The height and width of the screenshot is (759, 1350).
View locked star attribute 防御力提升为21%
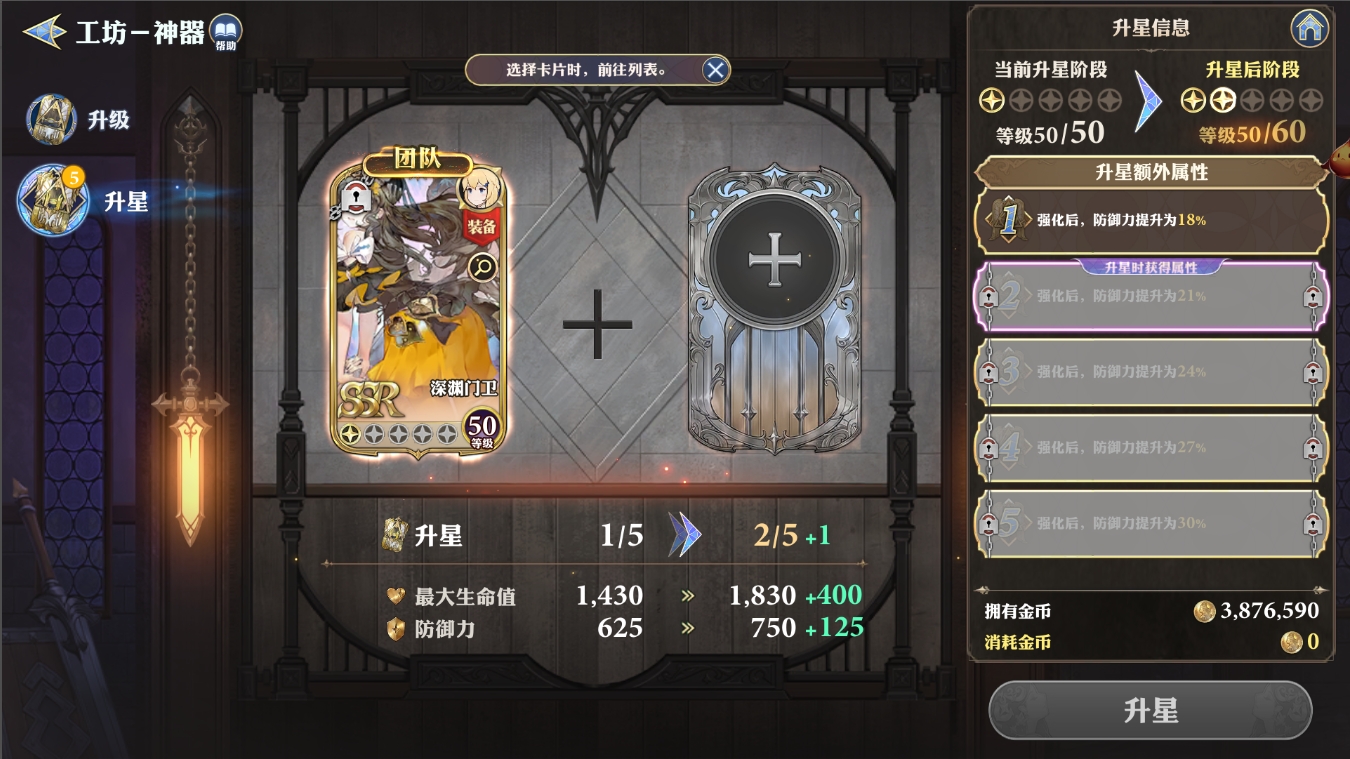[1151, 297]
